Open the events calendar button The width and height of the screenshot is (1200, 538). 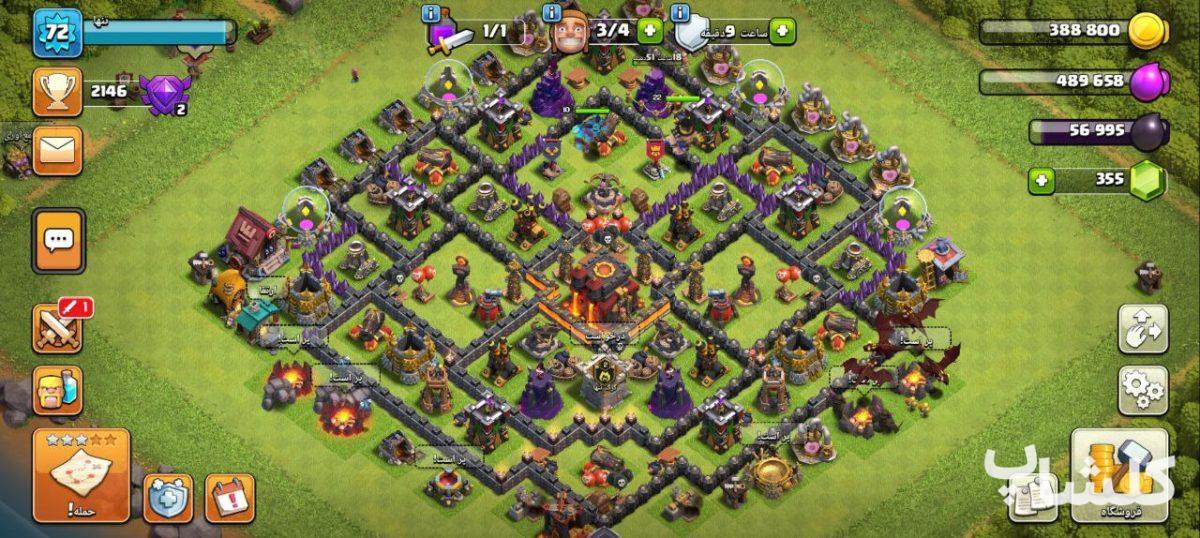[229, 497]
